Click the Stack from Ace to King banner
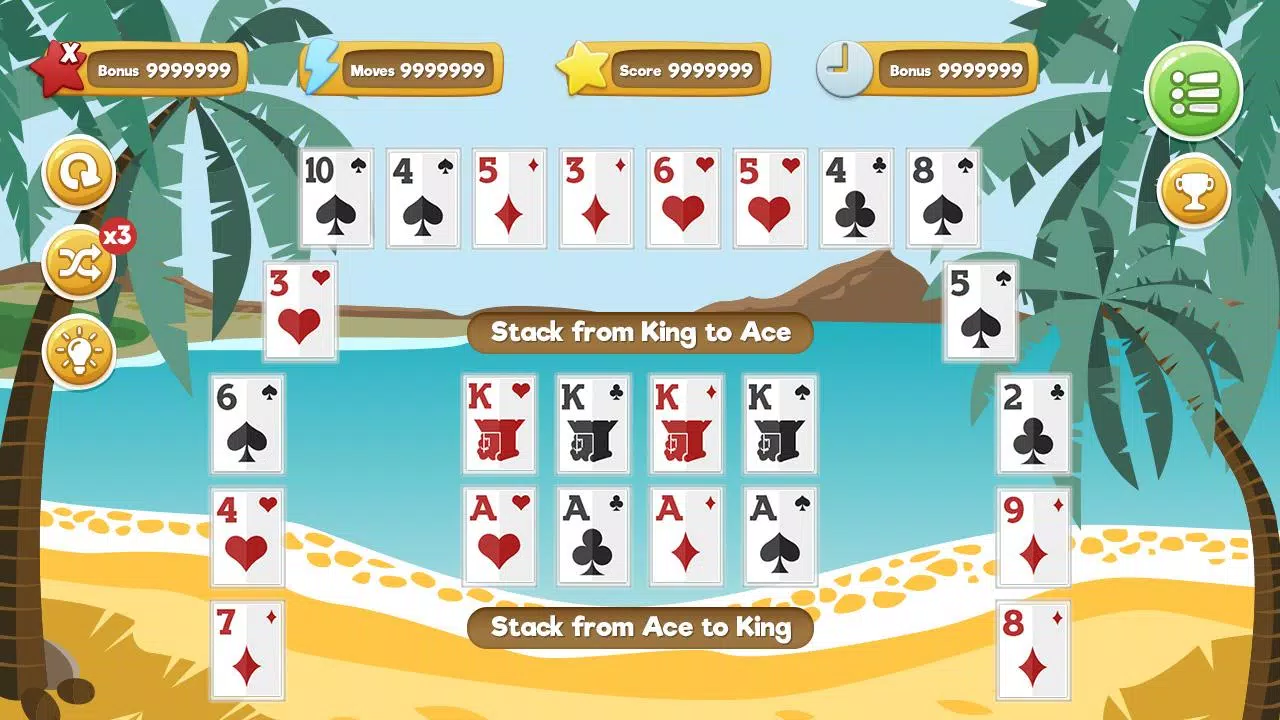This screenshot has width=1280, height=720. 640,628
